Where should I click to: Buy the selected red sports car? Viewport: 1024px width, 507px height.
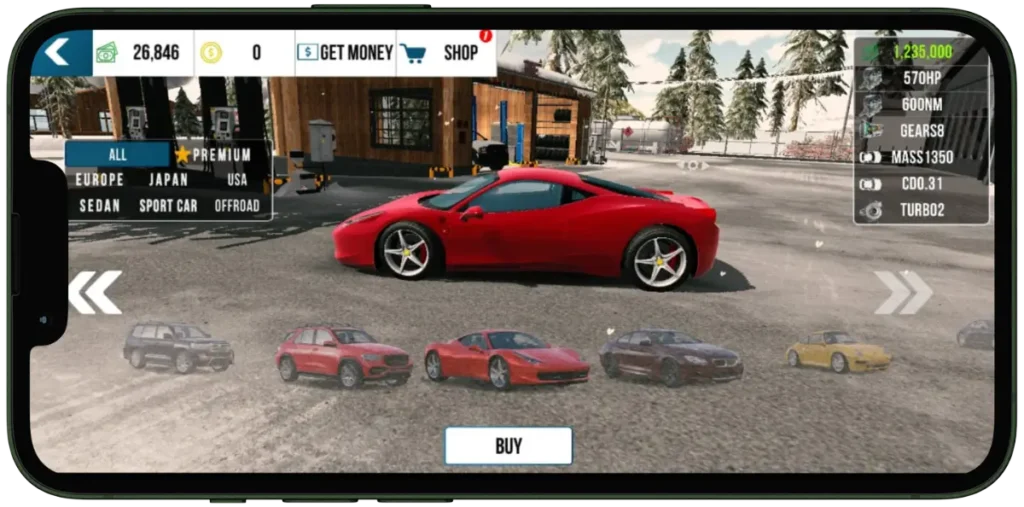pos(508,446)
